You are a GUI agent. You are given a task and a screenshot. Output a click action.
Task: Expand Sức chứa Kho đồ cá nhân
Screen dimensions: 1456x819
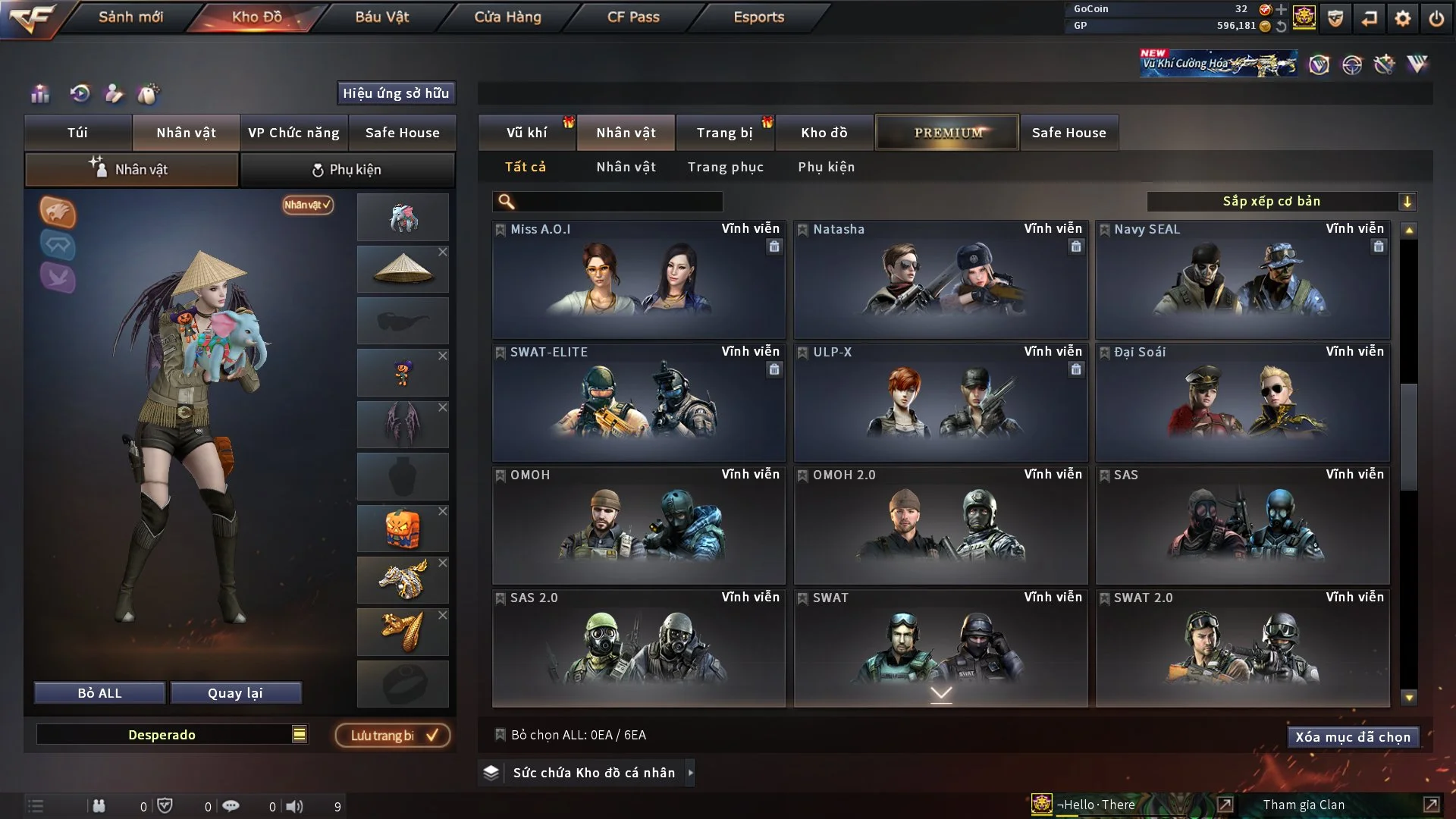690,773
